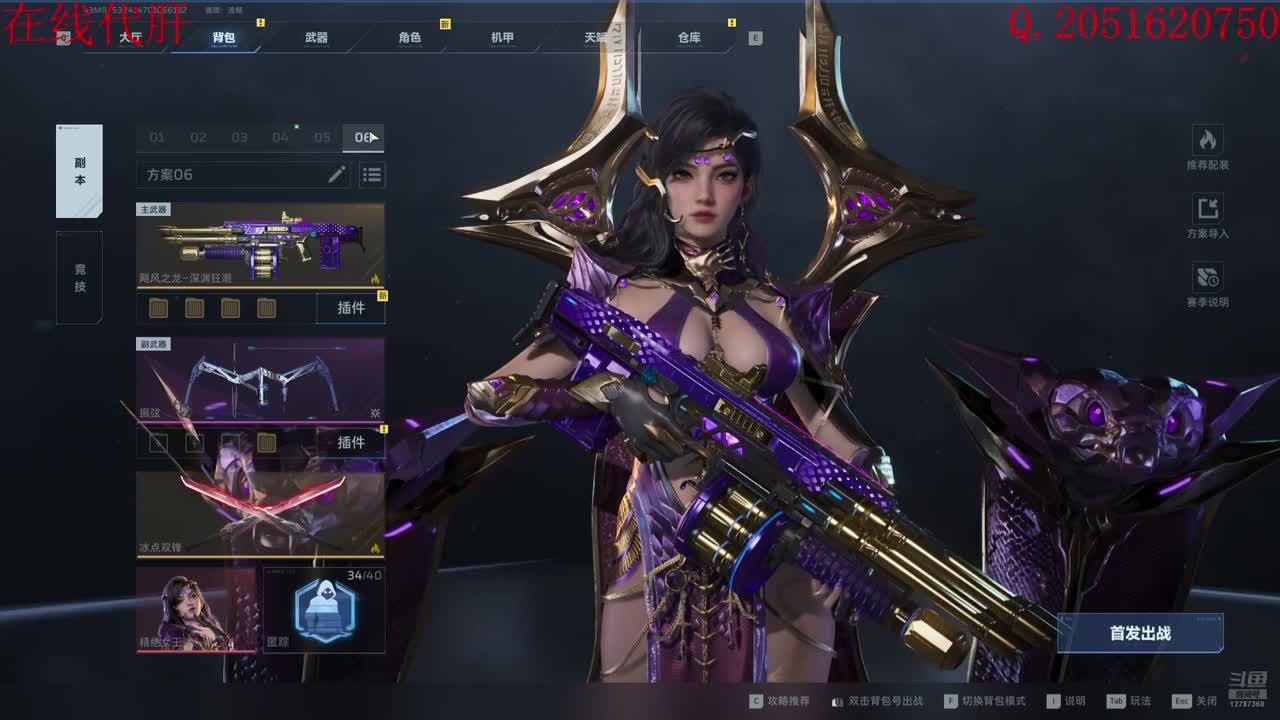Choose the 冰点双锋 melee weapon card
Screen dimensions: 1280x720
(260, 514)
